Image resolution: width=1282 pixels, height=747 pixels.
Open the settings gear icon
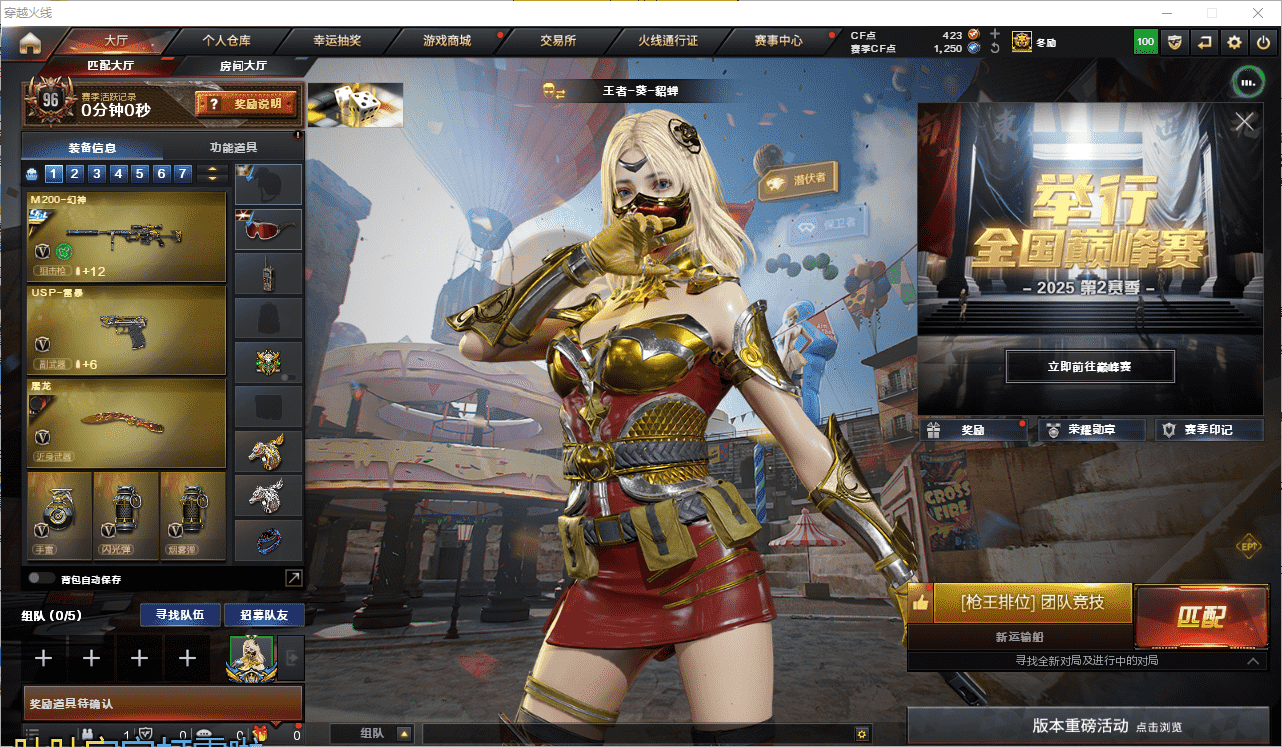(x=1235, y=42)
